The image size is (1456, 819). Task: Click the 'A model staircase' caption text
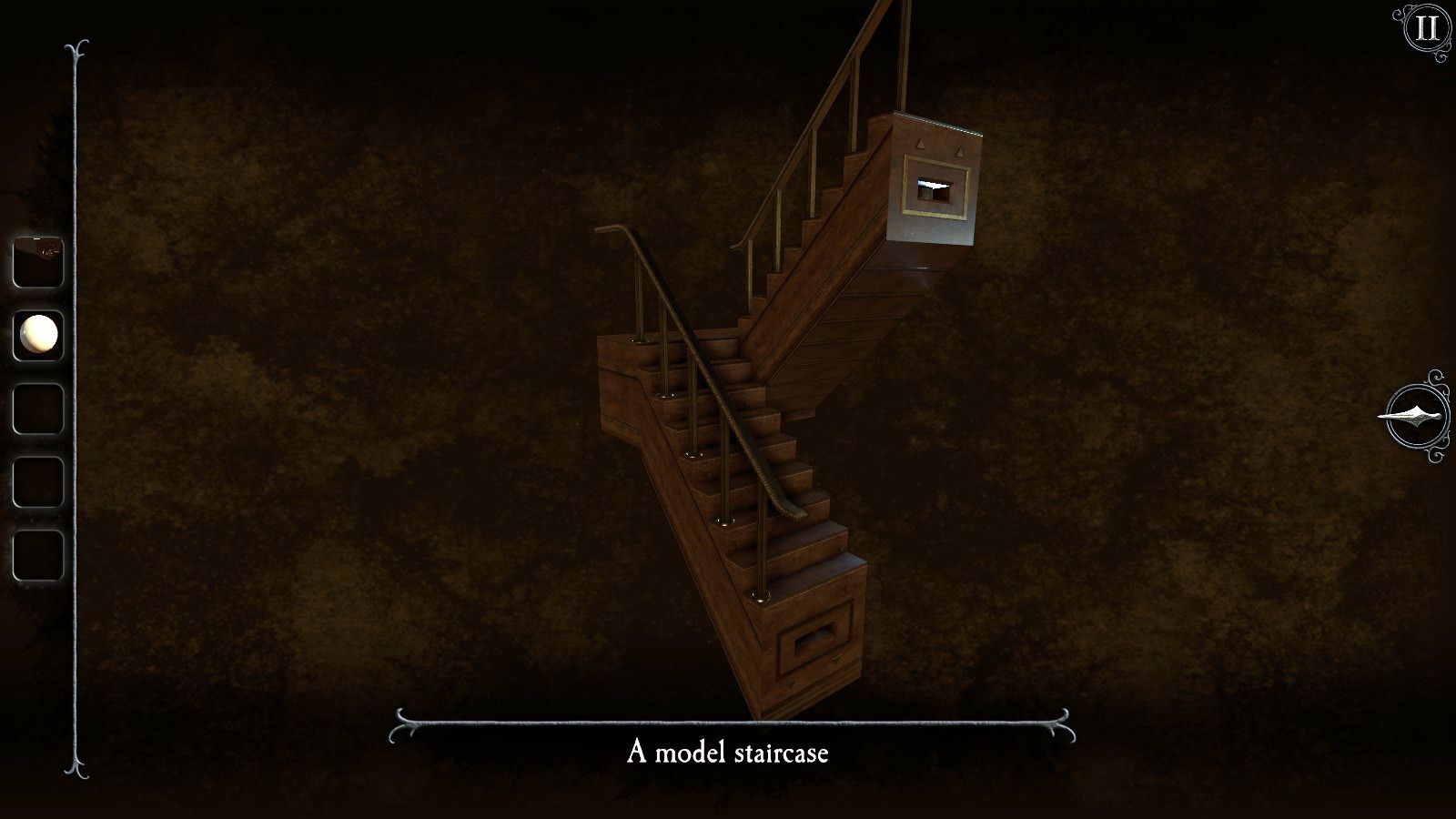[728, 753]
